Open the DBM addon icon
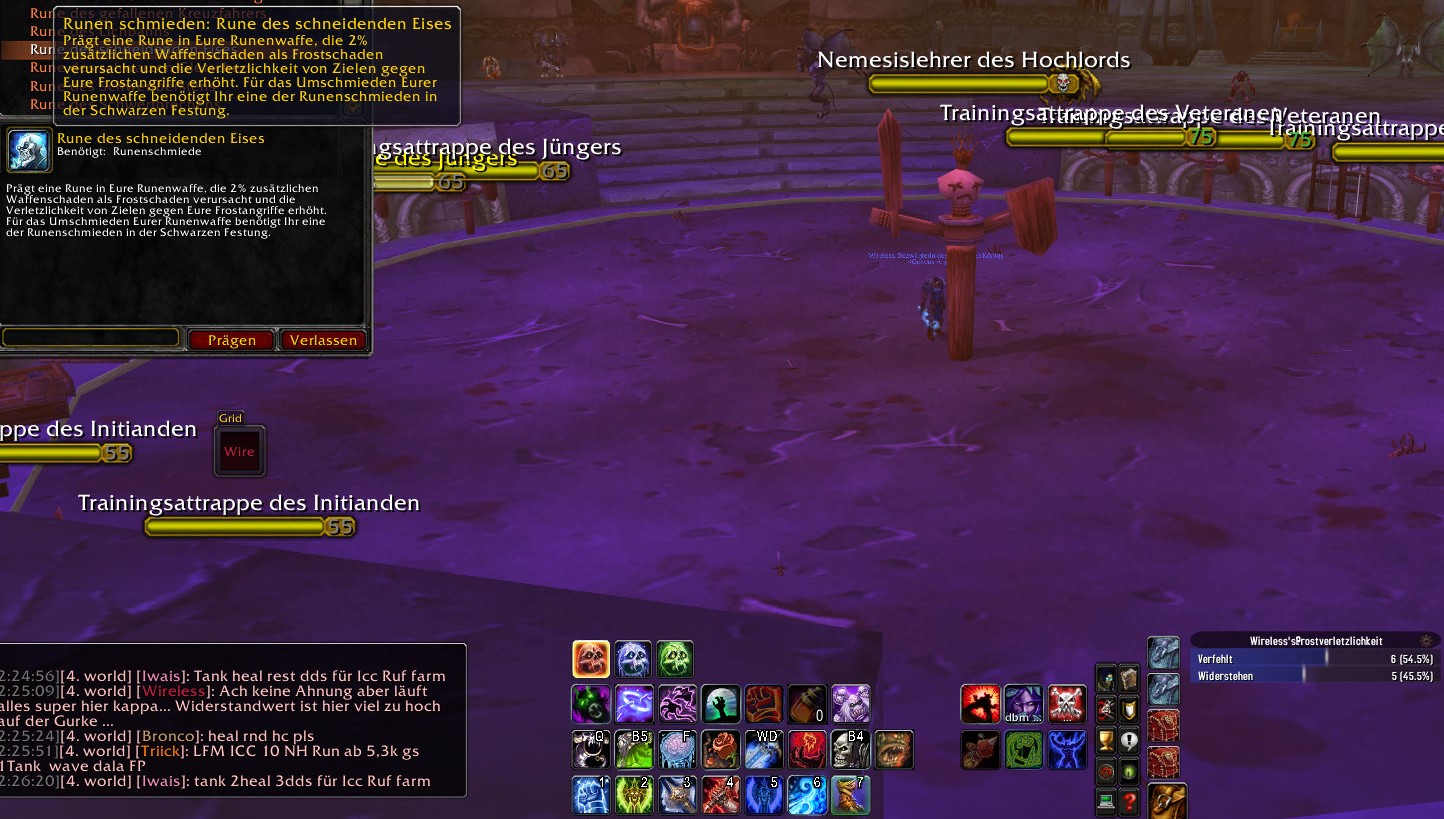Image resolution: width=1444 pixels, height=819 pixels. pos(1023,705)
